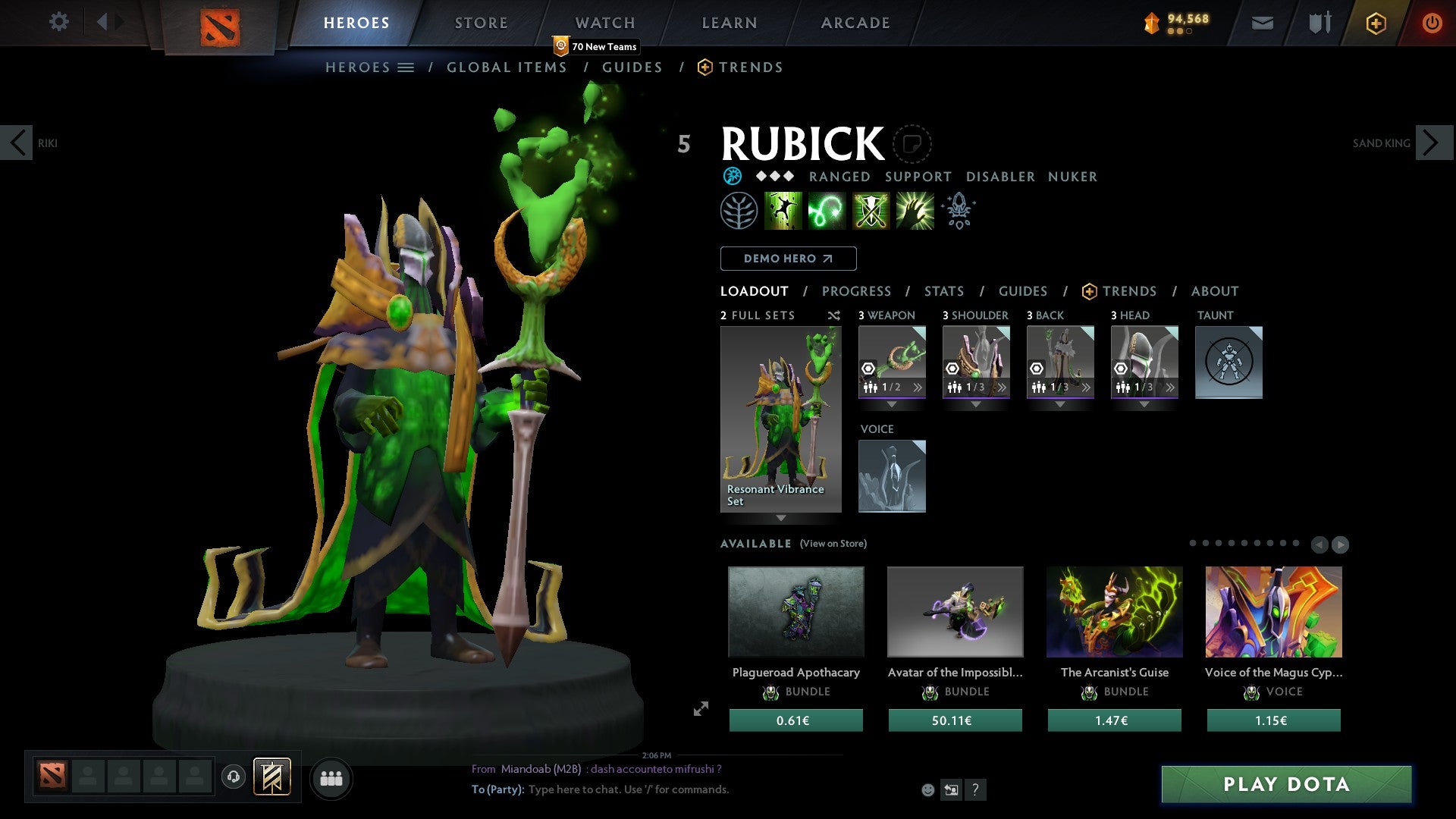Open the mail inbox icon in top bar
This screenshot has height=819, width=1456.
(1261, 23)
